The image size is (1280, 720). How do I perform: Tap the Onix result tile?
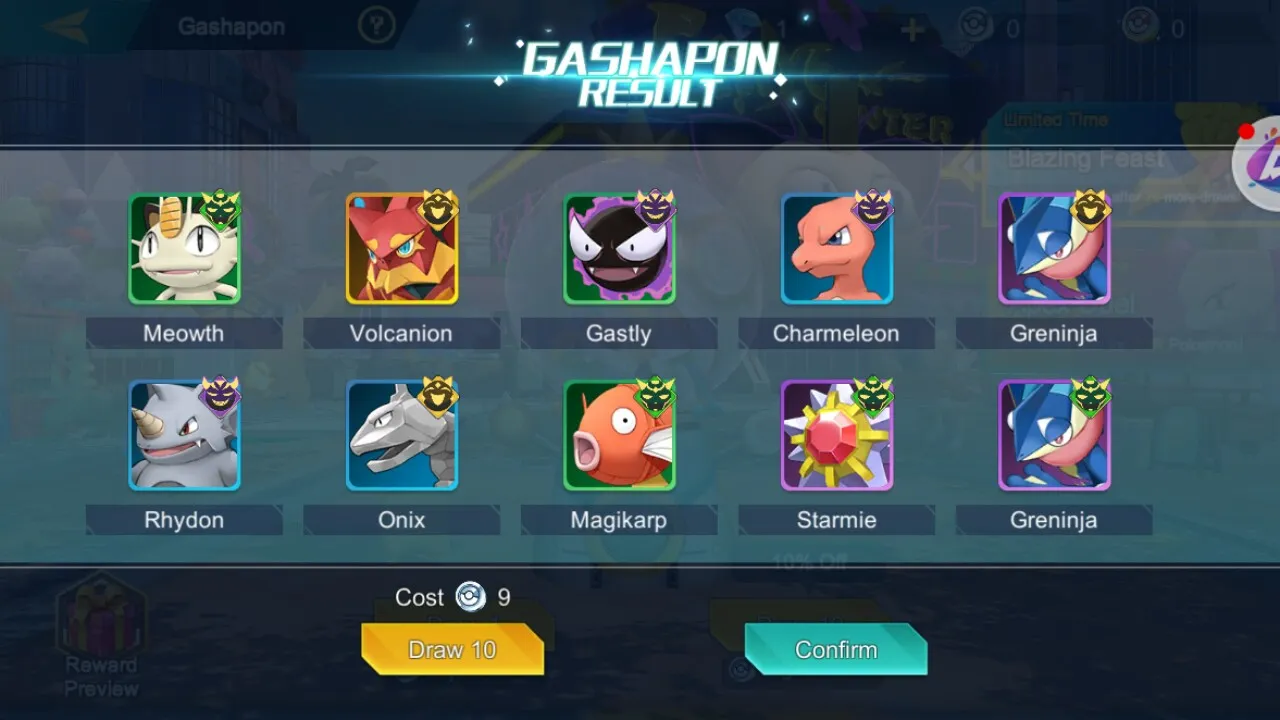402,435
